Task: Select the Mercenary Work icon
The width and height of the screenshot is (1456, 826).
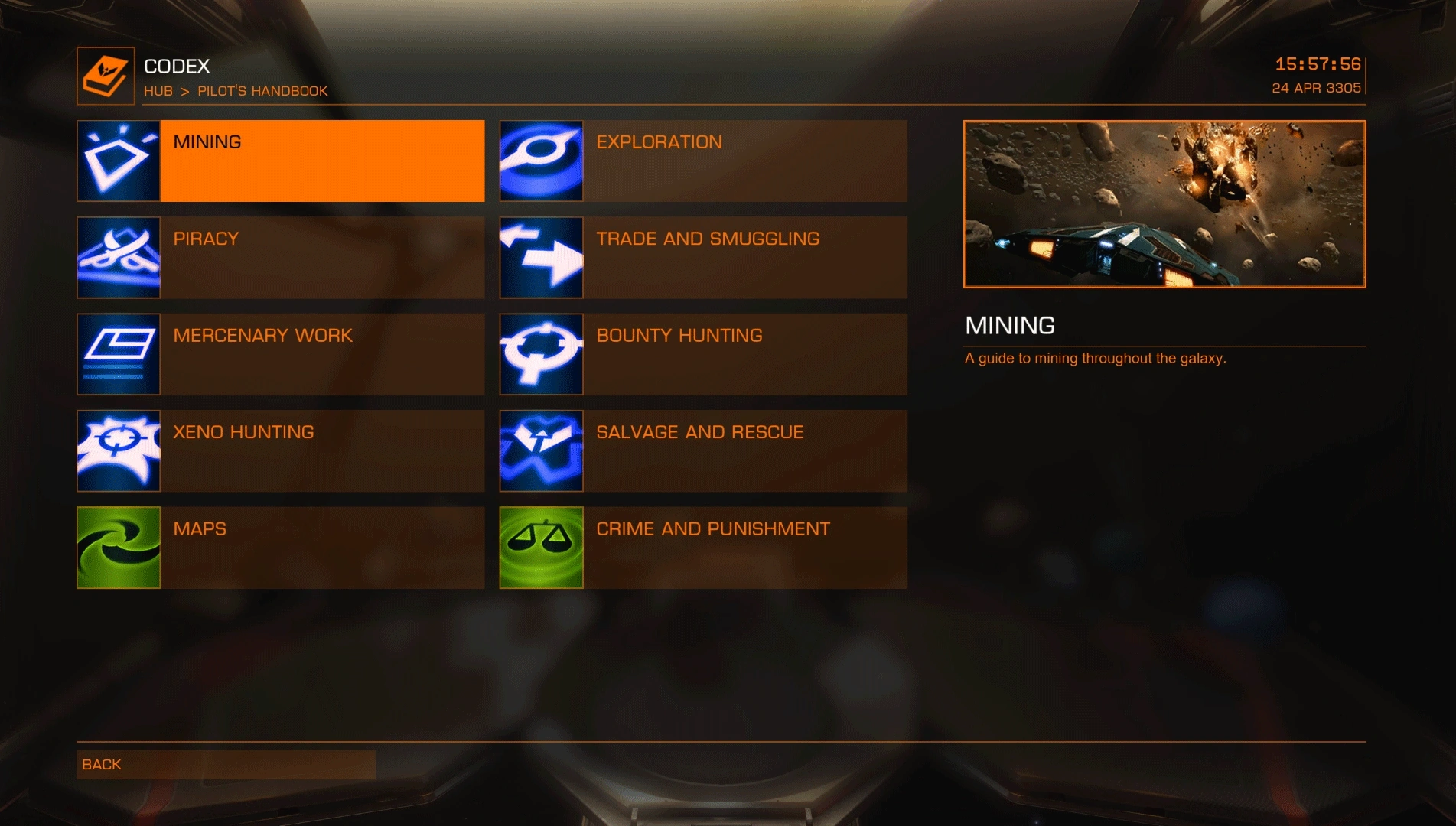Action: click(x=118, y=354)
